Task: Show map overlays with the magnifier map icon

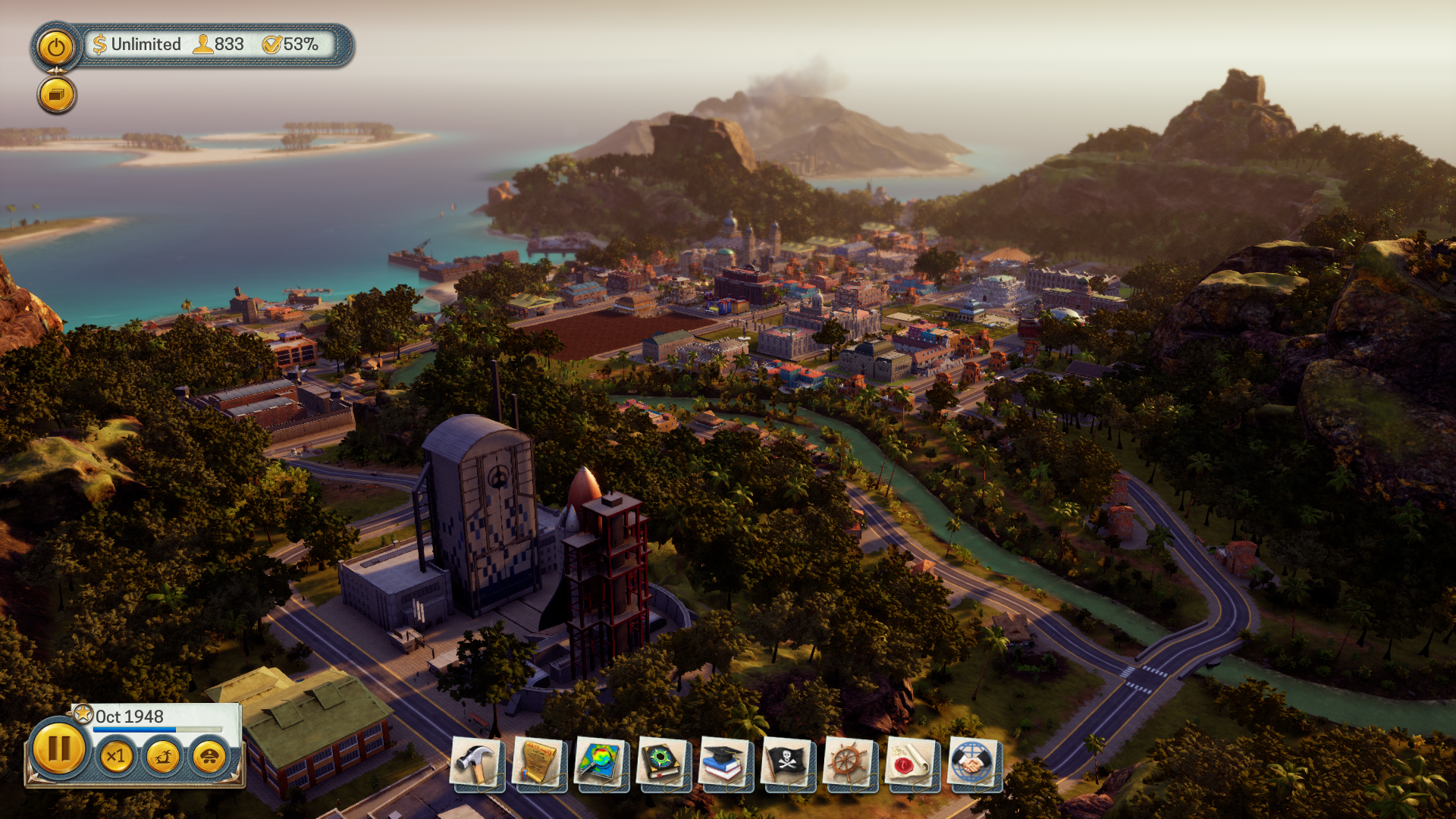Action: (601, 764)
